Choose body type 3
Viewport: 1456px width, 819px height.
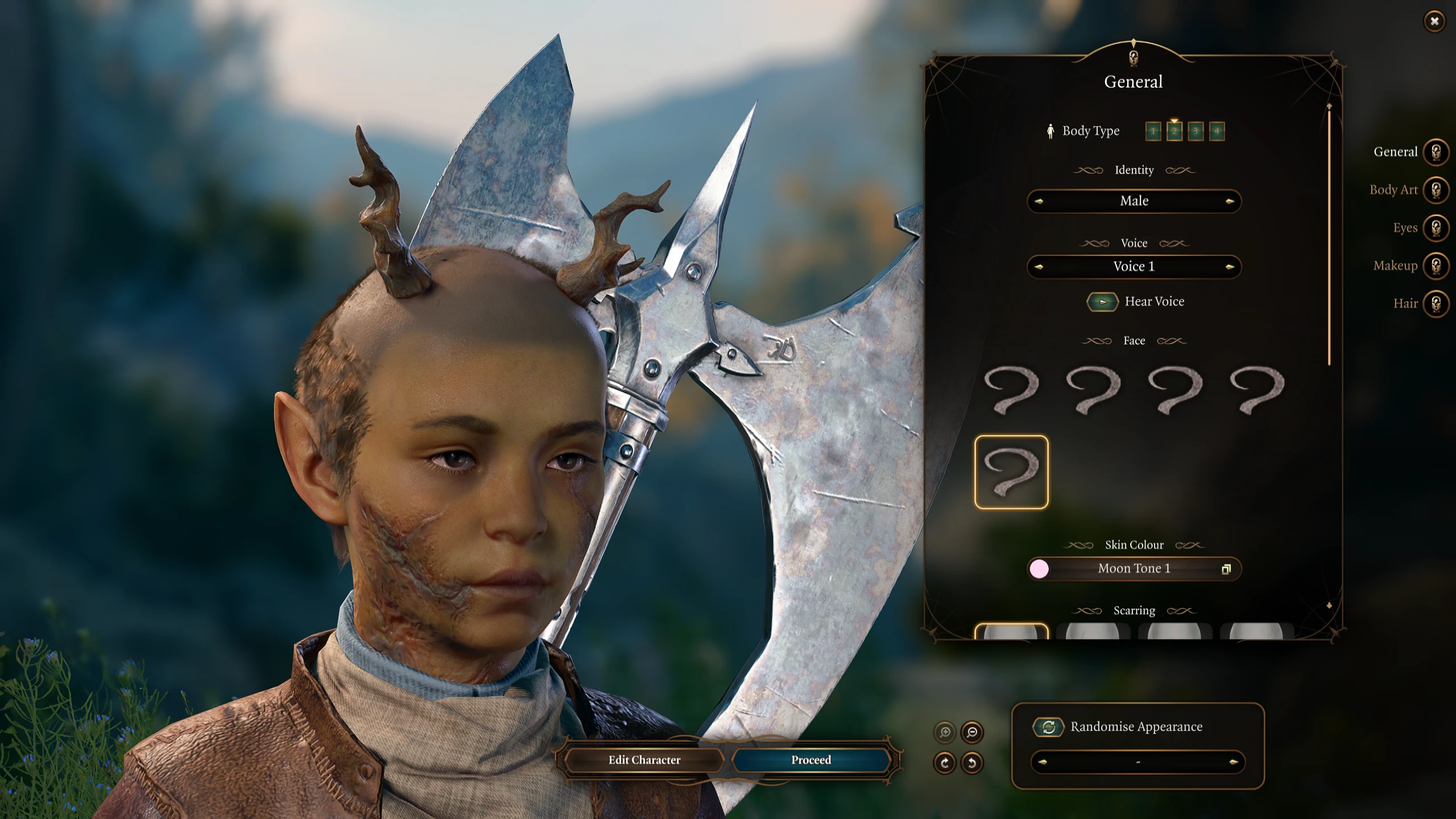point(1196,131)
